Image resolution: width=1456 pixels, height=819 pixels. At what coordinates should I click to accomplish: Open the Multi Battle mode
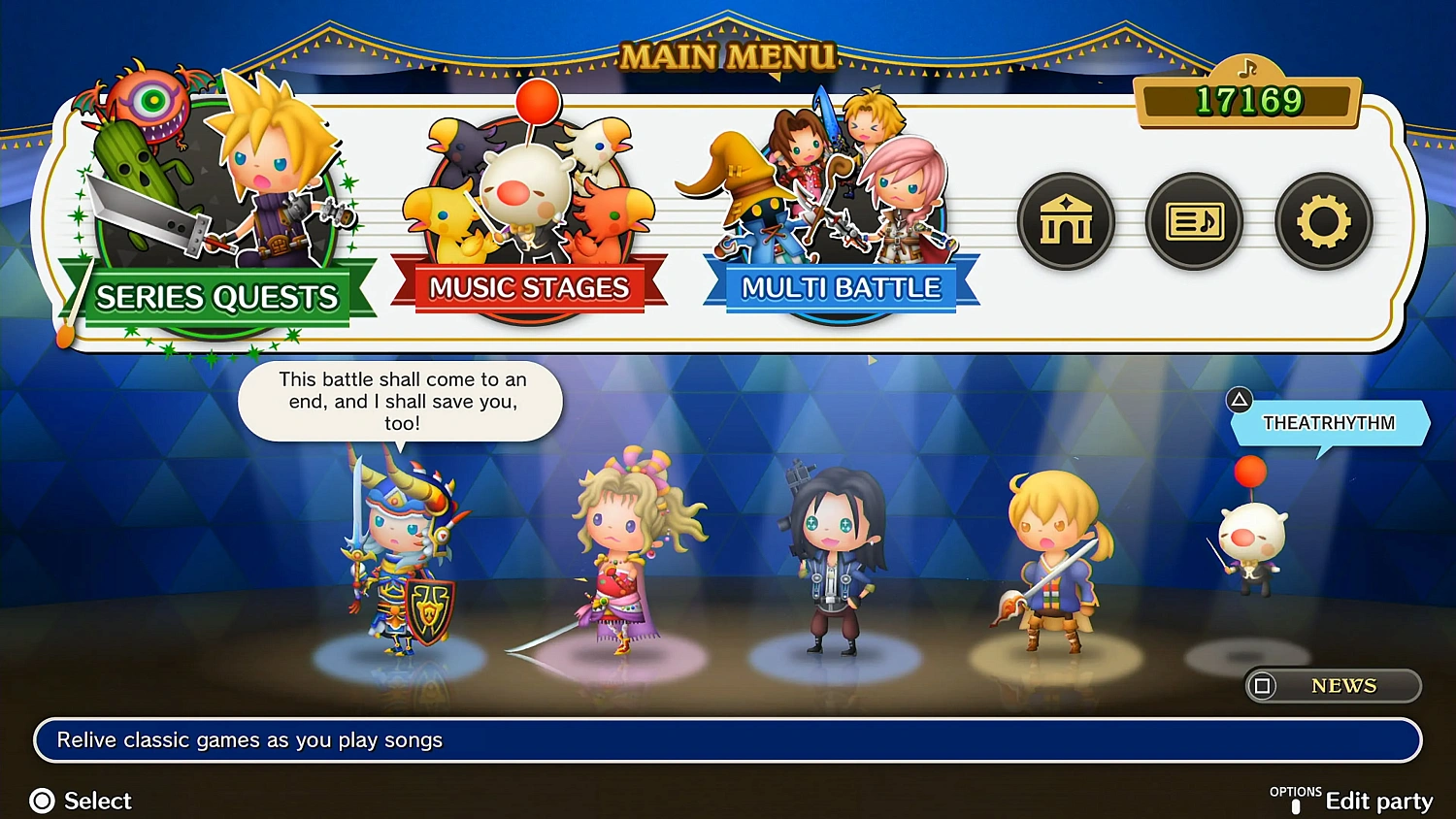(840, 287)
